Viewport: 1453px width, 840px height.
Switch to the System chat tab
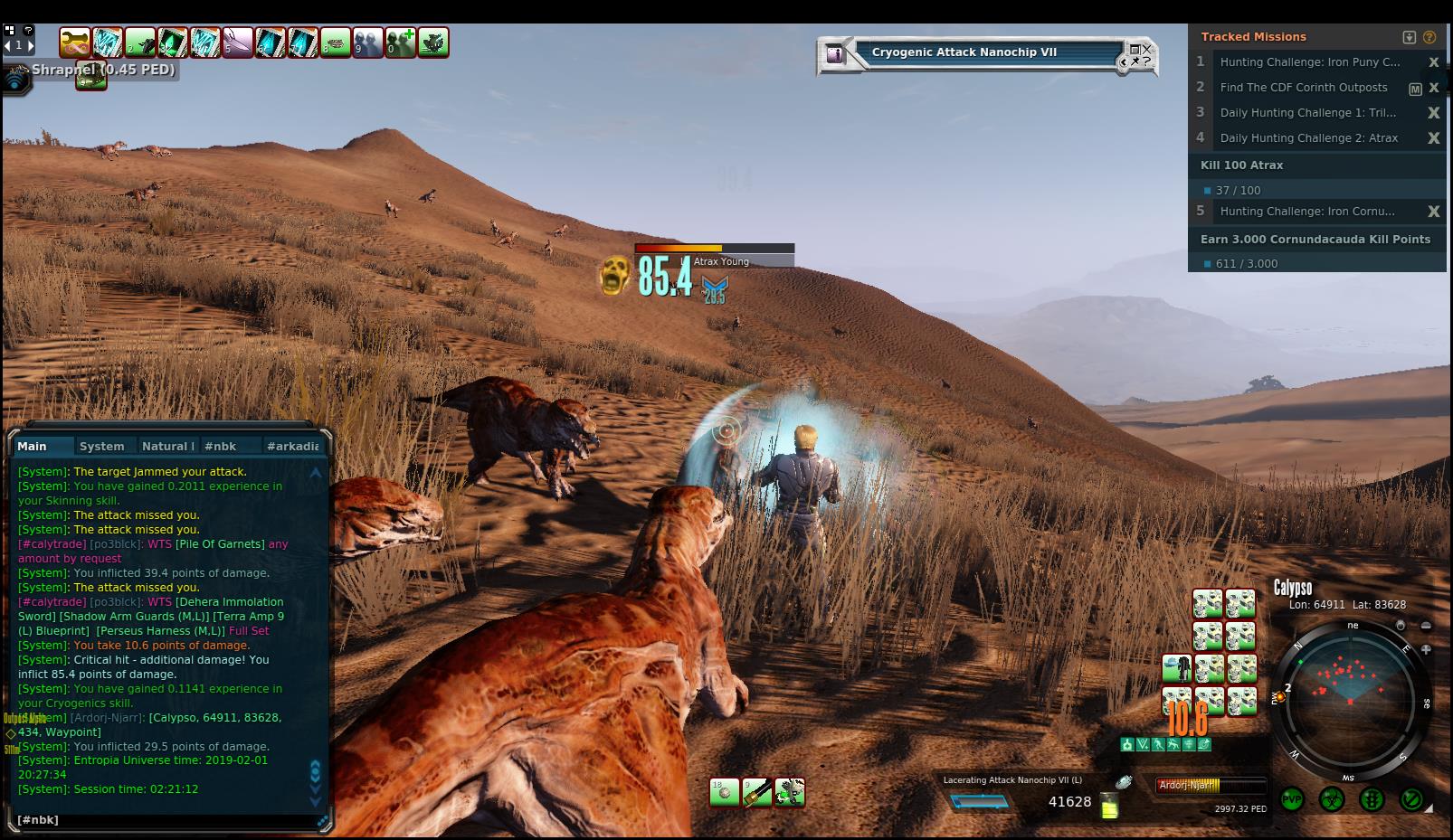101,446
